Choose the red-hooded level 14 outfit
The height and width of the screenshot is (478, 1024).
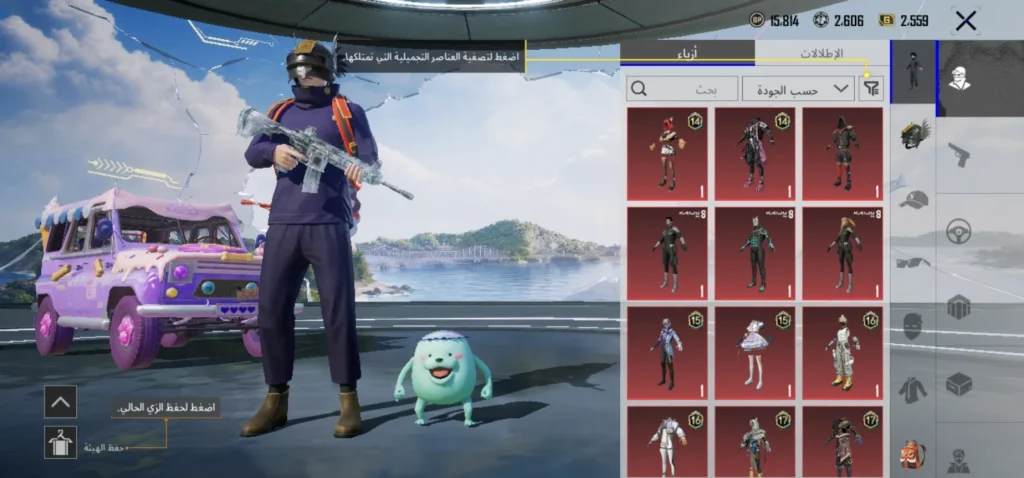pos(667,154)
